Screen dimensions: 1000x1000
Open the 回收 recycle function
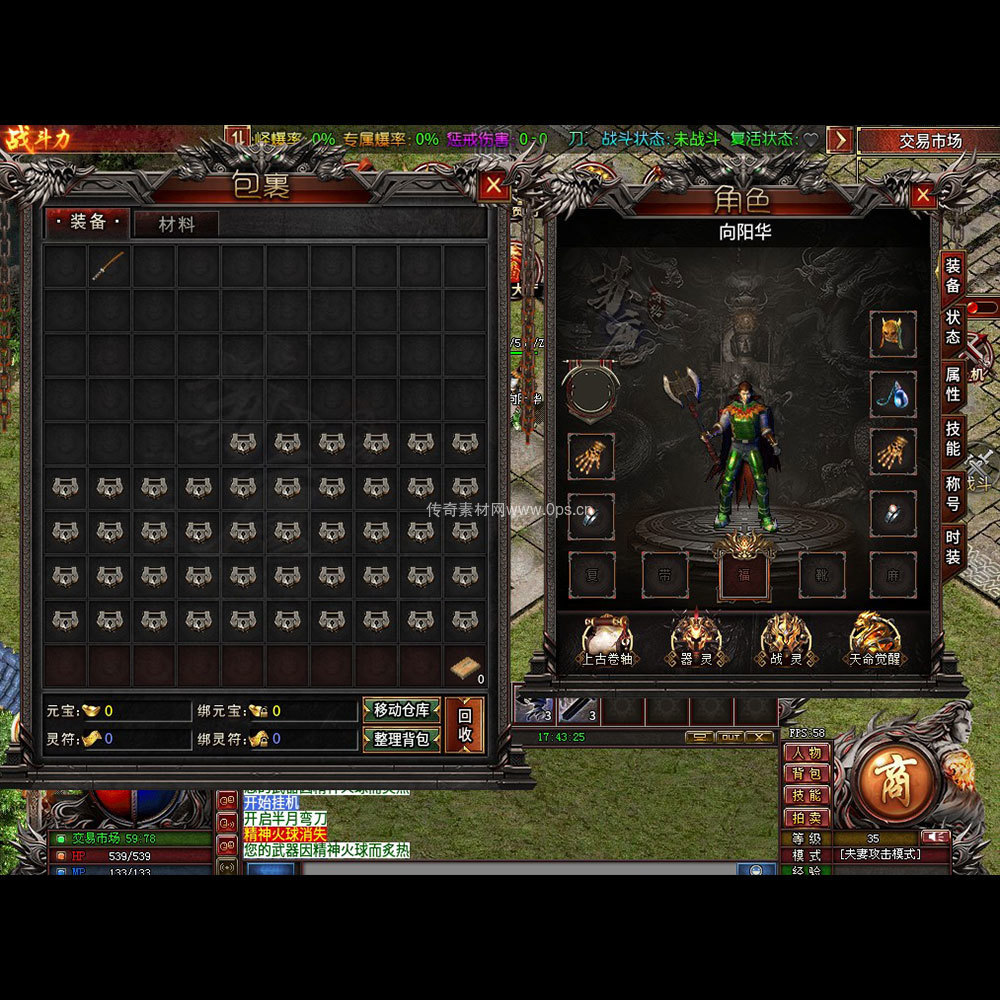pos(465,725)
